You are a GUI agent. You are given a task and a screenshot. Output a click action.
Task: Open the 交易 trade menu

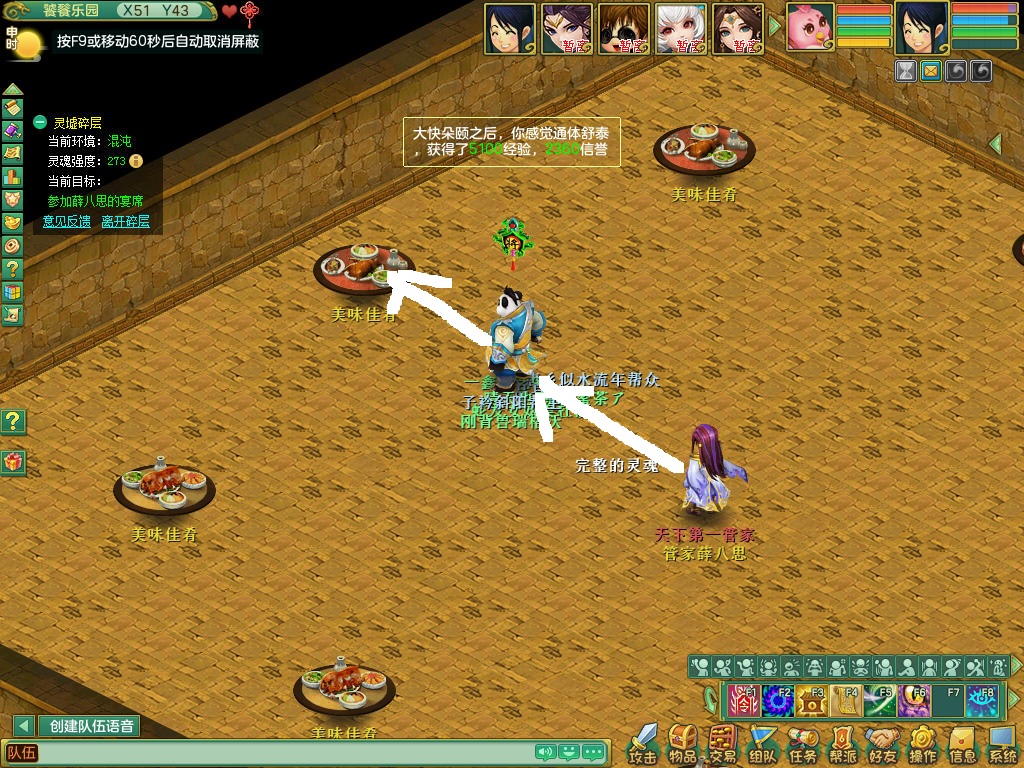click(x=723, y=741)
